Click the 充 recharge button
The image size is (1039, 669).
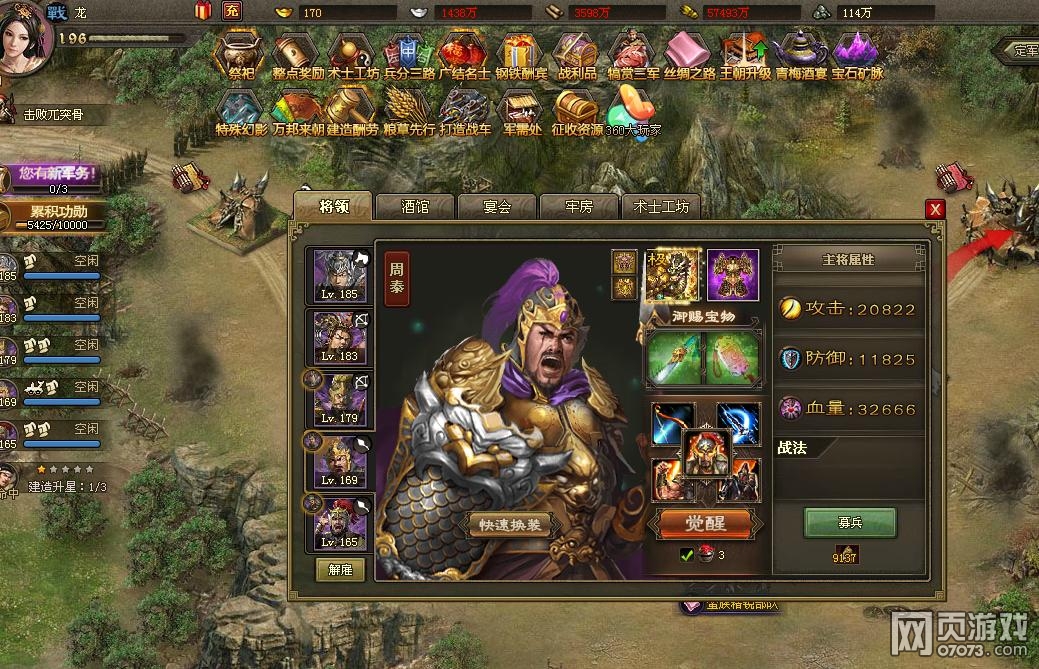tap(231, 11)
